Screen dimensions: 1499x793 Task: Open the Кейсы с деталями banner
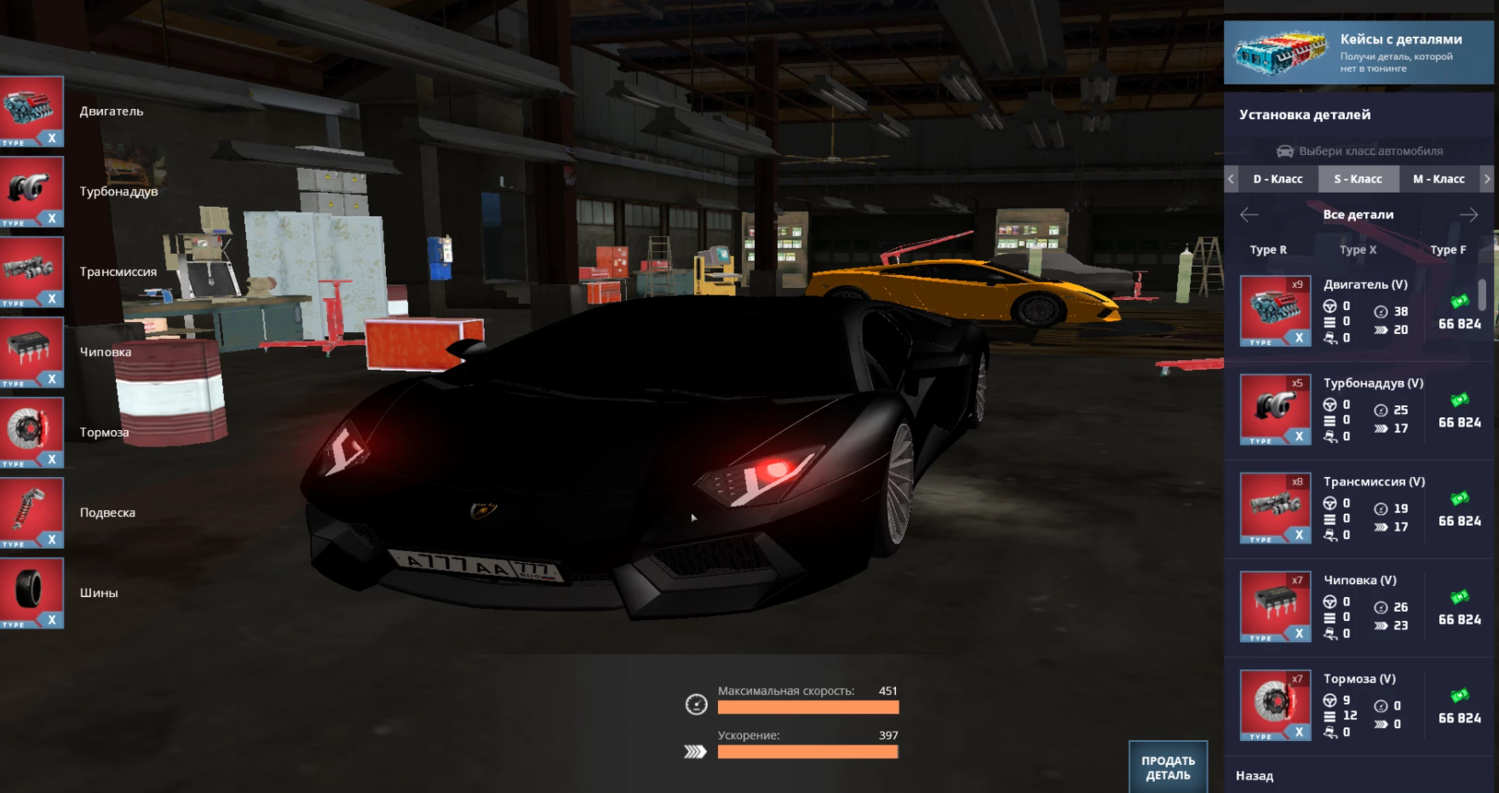tap(1360, 53)
